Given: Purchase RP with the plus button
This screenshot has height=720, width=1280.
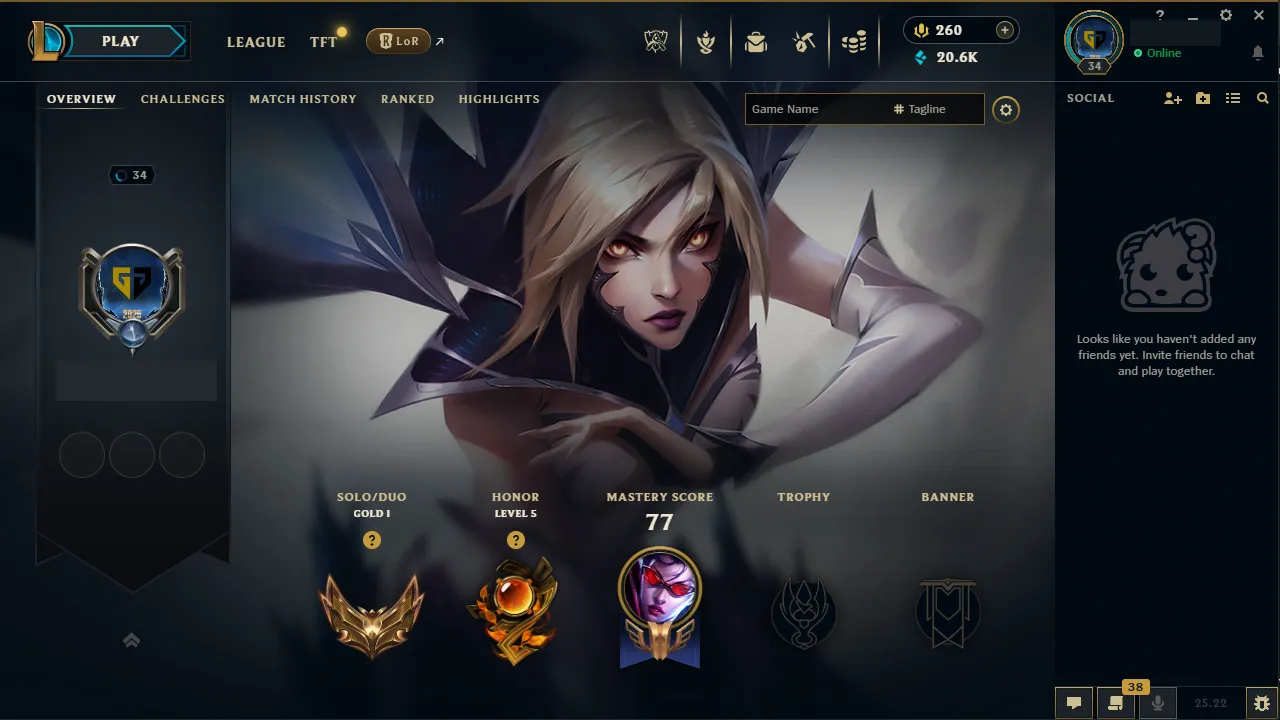Looking at the screenshot, I should (1002, 29).
